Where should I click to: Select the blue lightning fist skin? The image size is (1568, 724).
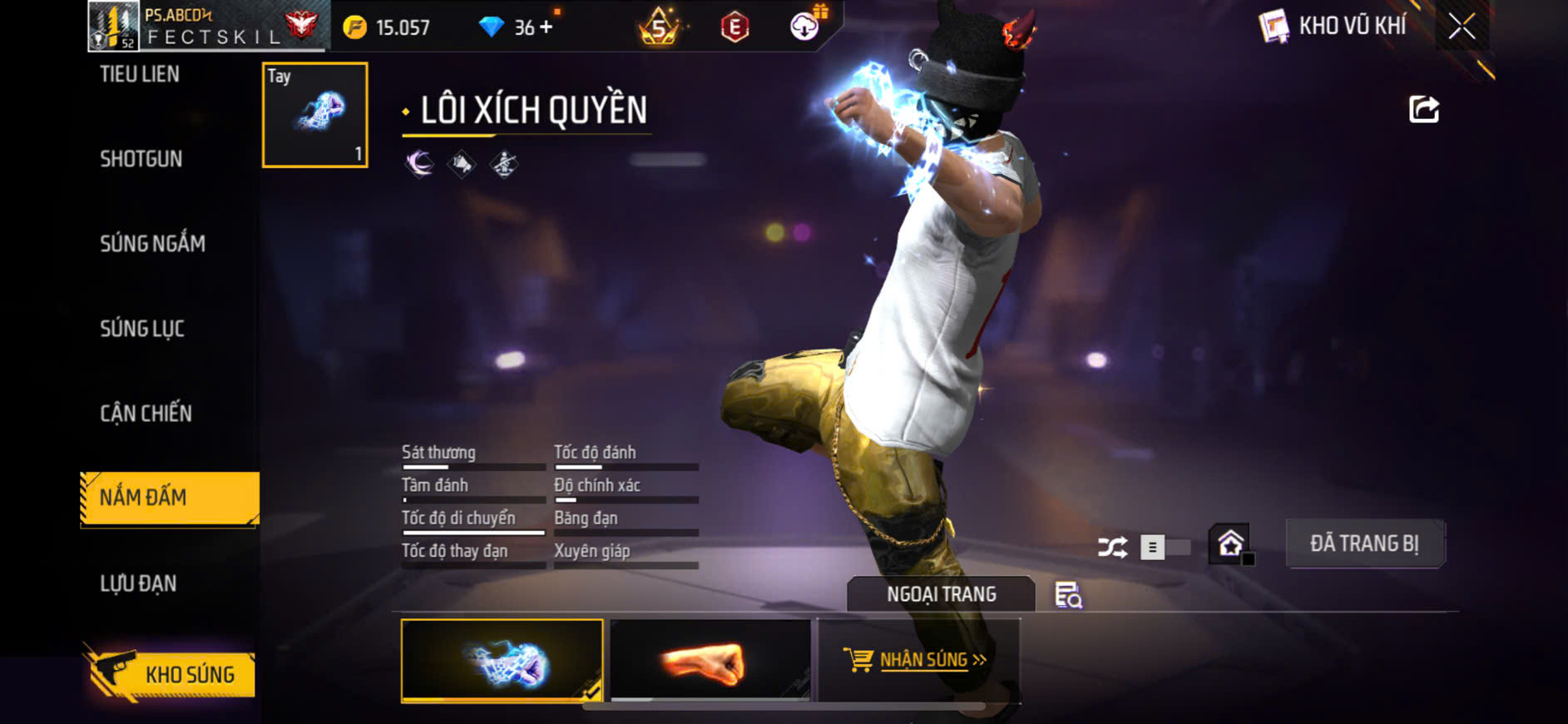pos(502,661)
